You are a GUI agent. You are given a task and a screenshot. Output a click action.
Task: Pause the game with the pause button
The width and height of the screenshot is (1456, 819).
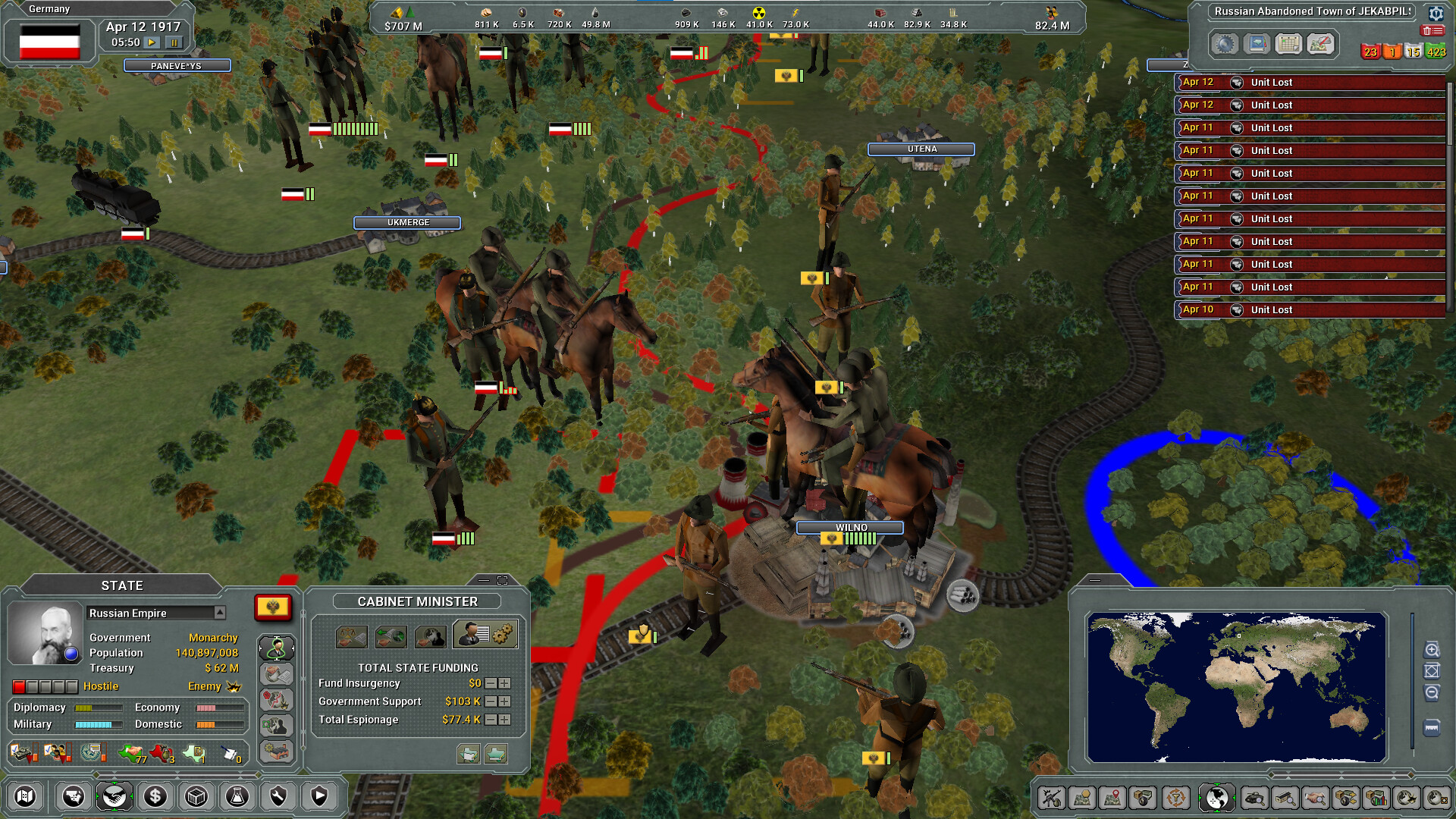[174, 43]
